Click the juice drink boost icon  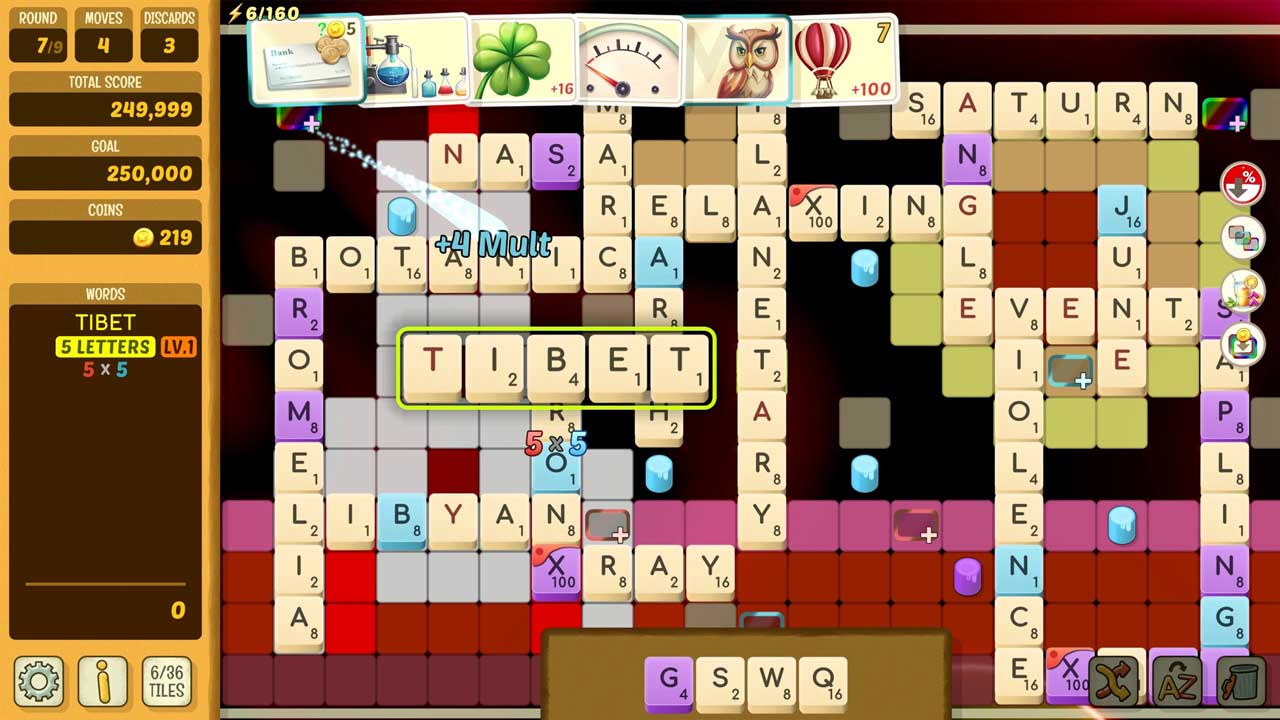click(x=1243, y=293)
